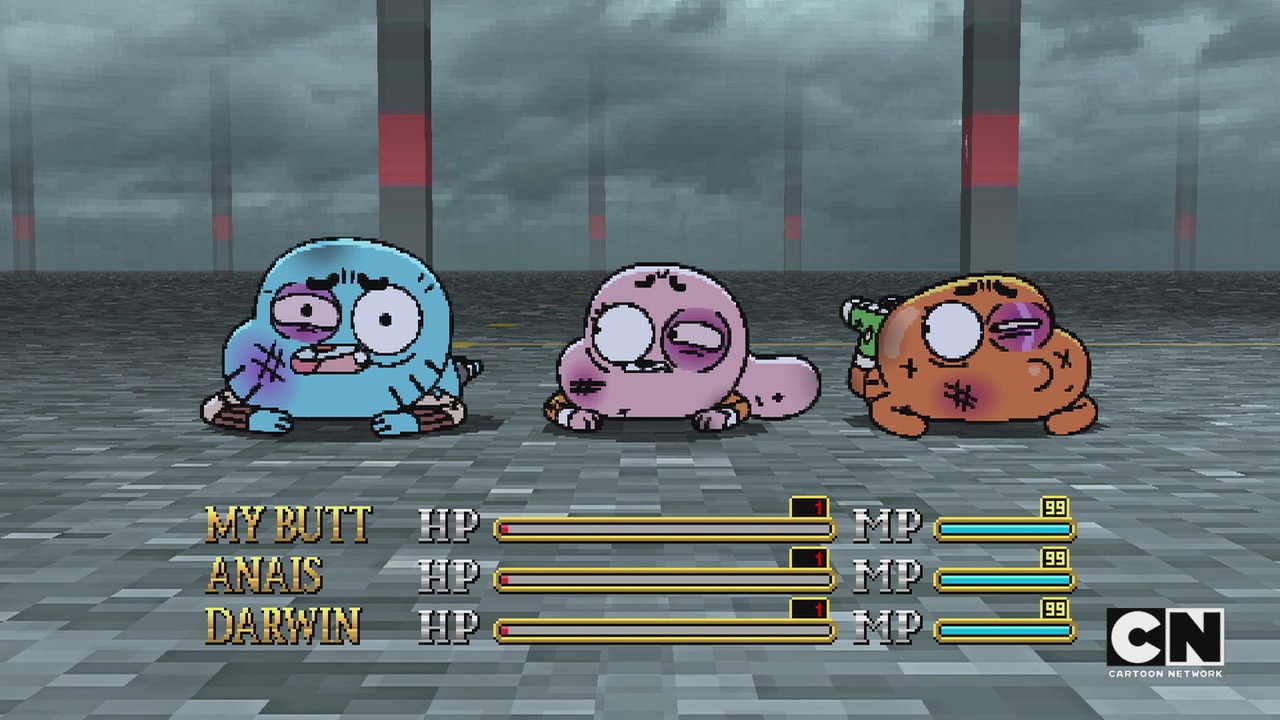
Task: Choose ANAIS in the party list
Action: coord(265,575)
